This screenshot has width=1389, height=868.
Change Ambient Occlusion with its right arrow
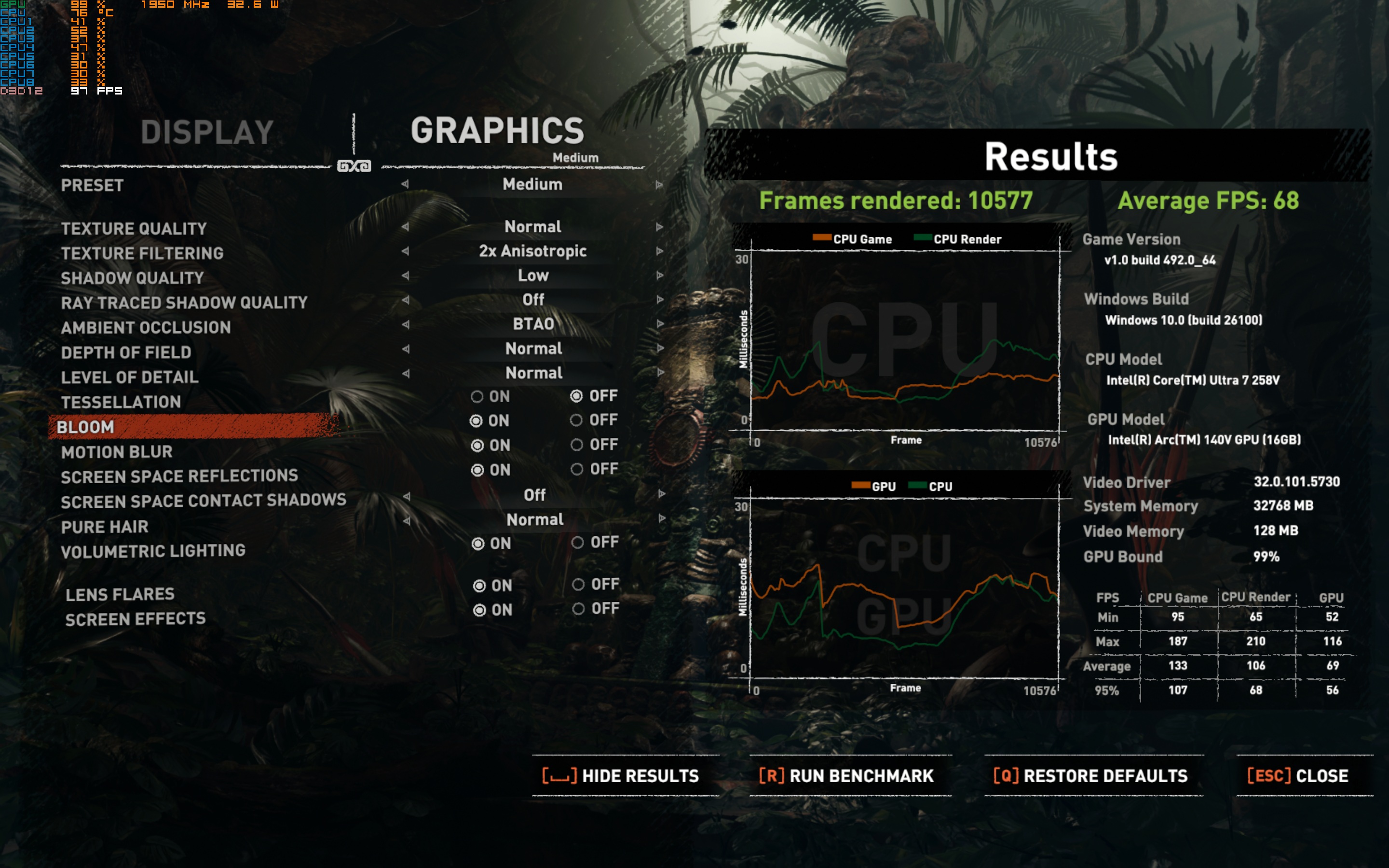click(660, 324)
